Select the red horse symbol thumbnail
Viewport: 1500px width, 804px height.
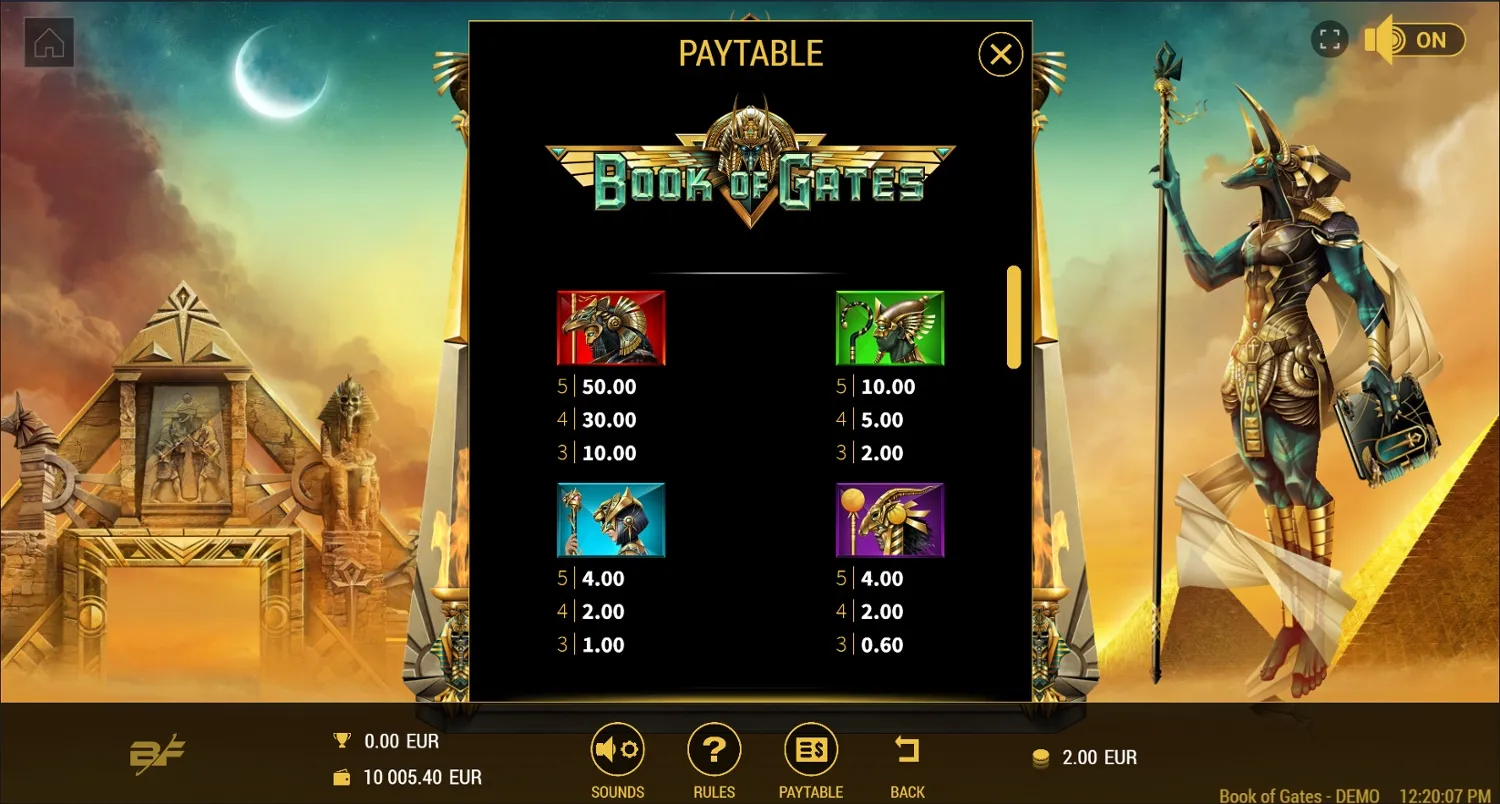(610, 327)
